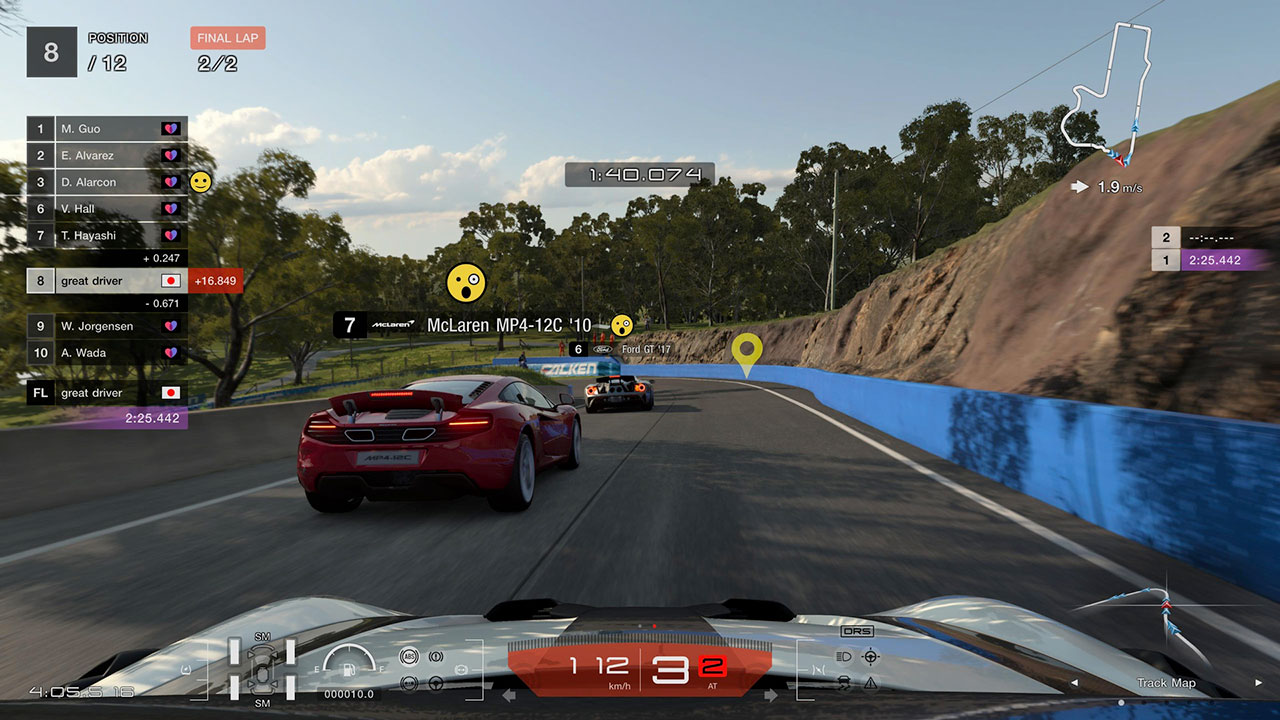Pick V. Hall in the standings list
Viewport: 1280px width, 720px height.
click(x=107, y=209)
